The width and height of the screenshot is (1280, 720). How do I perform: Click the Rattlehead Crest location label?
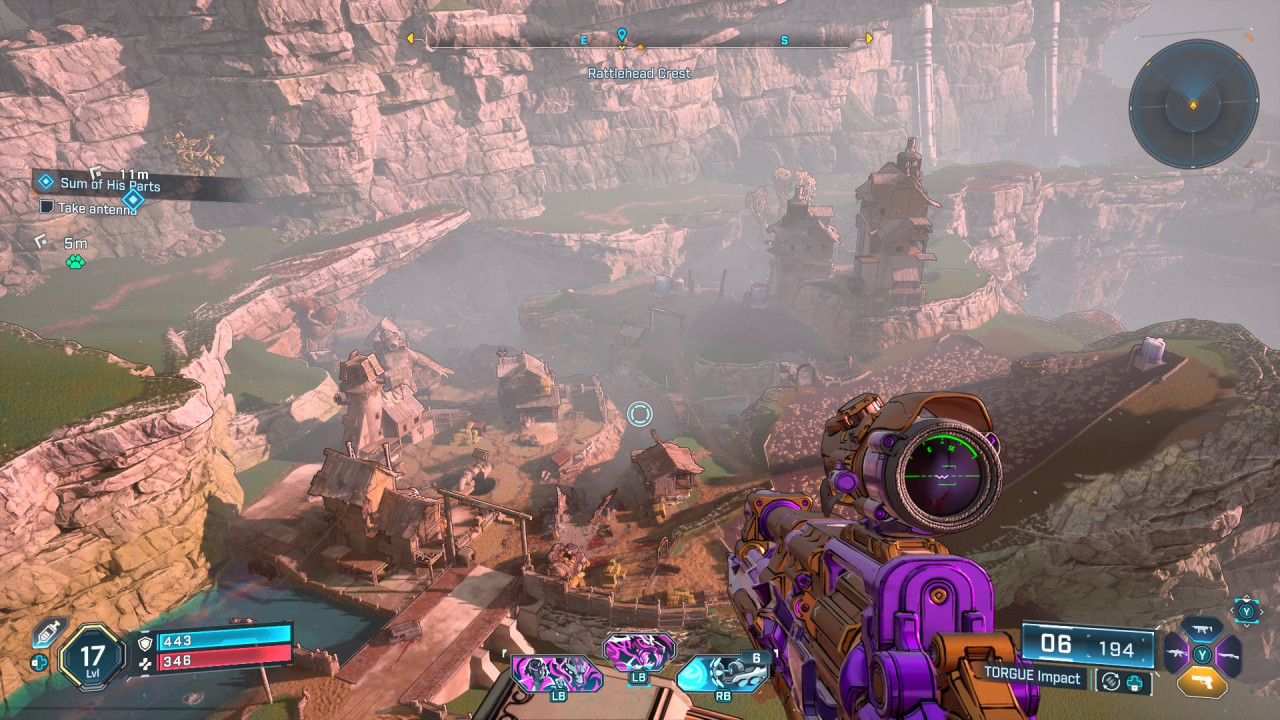[x=640, y=73]
